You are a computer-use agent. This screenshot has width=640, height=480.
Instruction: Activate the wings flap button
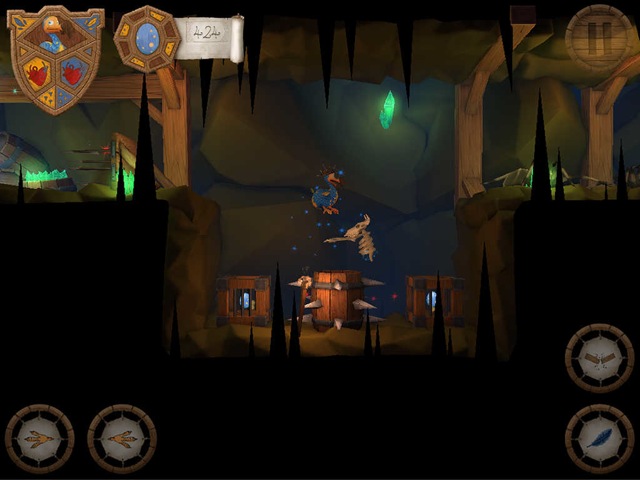pyautogui.click(x=599, y=358)
